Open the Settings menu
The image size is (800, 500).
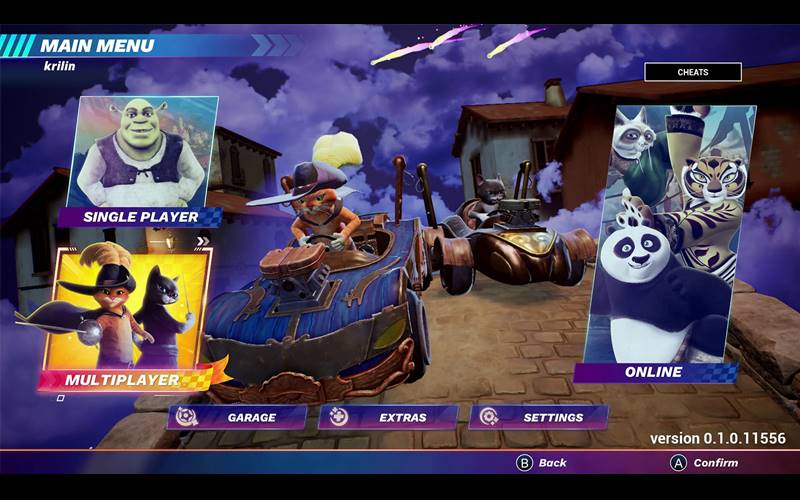tap(540, 417)
